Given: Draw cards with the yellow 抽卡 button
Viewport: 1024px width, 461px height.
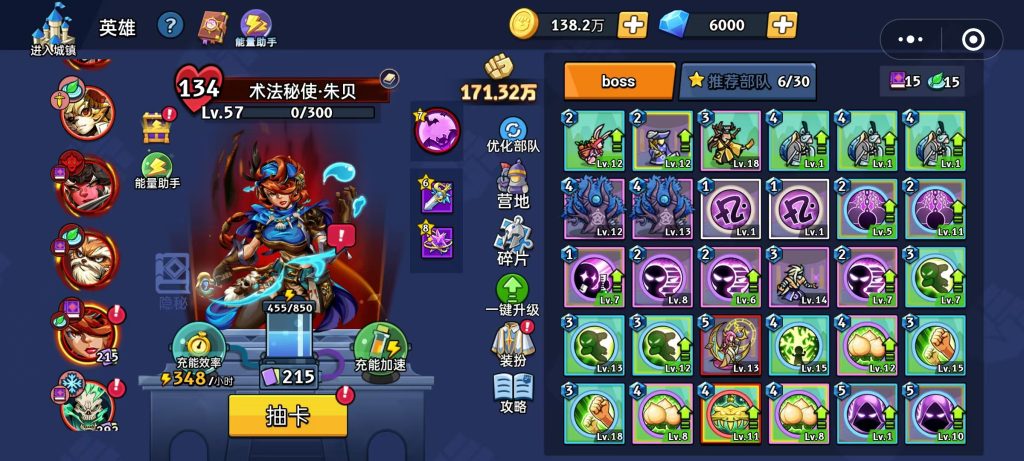Looking at the screenshot, I should (288, 416).
